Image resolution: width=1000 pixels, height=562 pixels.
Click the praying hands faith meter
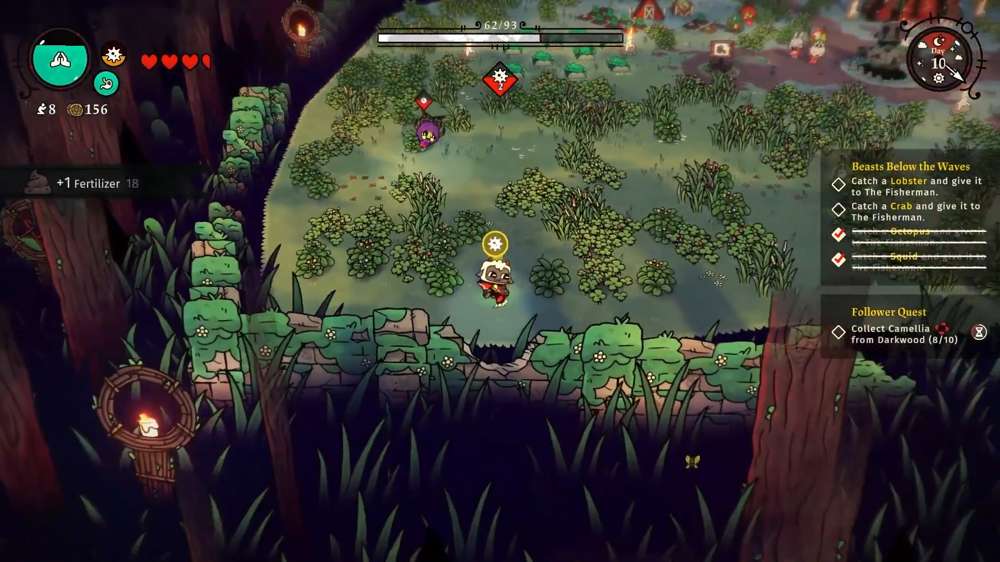click(60, 58)
